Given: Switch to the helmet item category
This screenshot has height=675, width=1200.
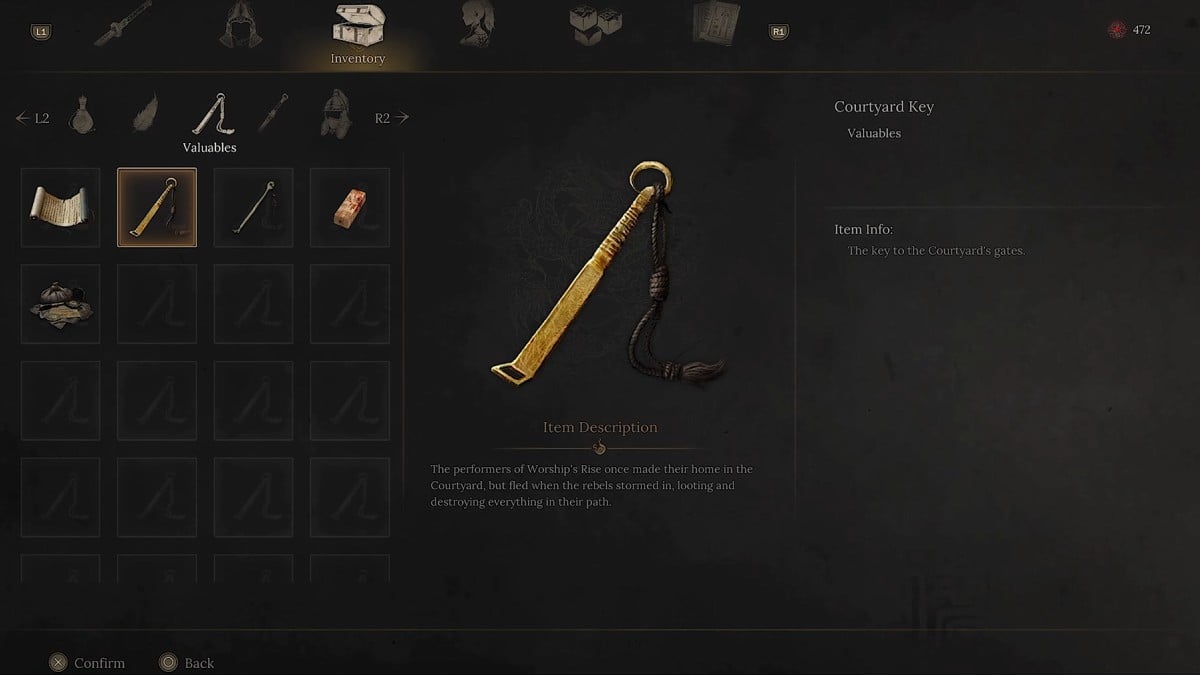Looking at the screenshot, I should click(336, 116).
